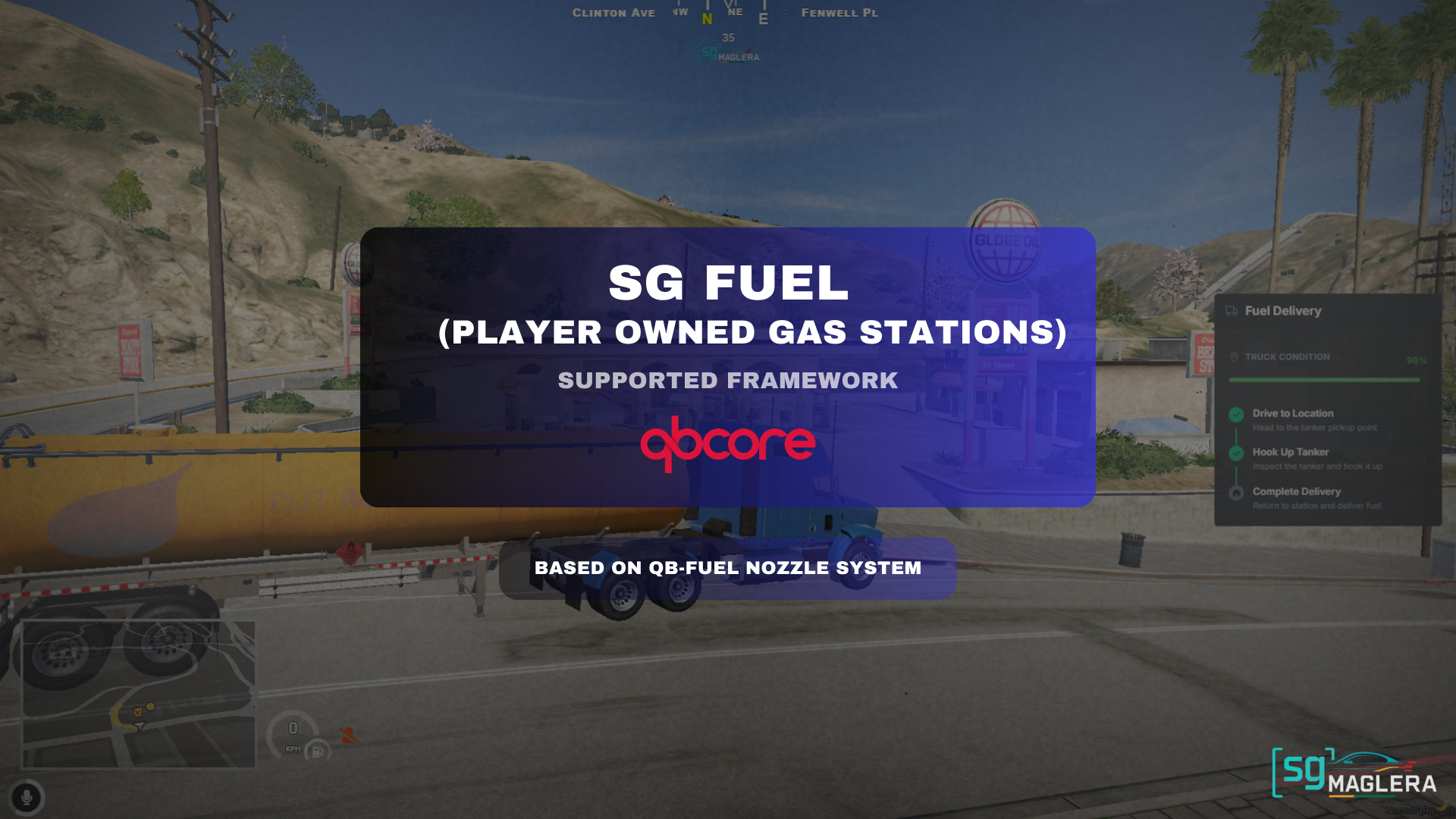Click the SG Maglera logo watermark
Screen dimensions: 1456x819
point(1354,774)
